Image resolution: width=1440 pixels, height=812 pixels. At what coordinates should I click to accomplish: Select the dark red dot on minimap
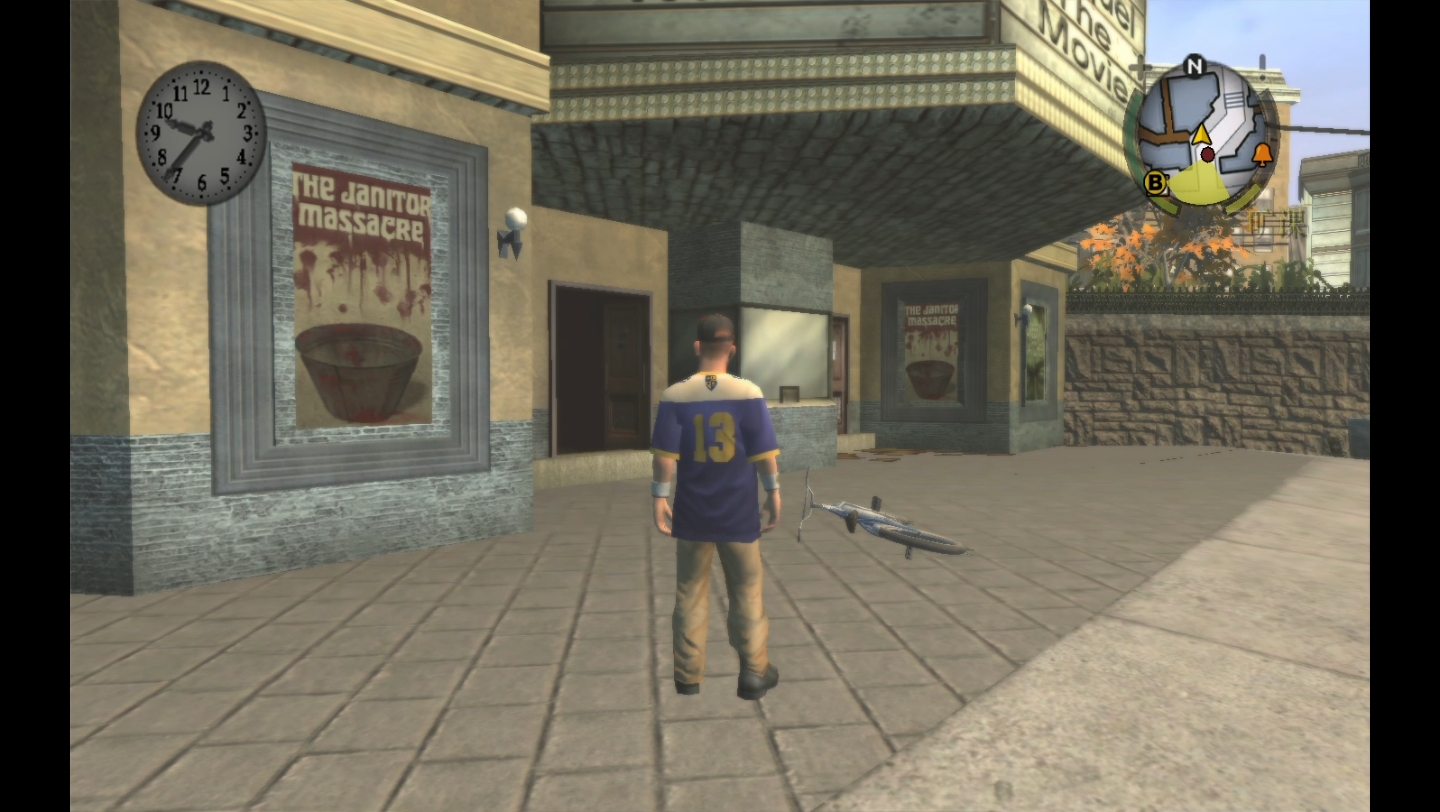click(1208, 155)
